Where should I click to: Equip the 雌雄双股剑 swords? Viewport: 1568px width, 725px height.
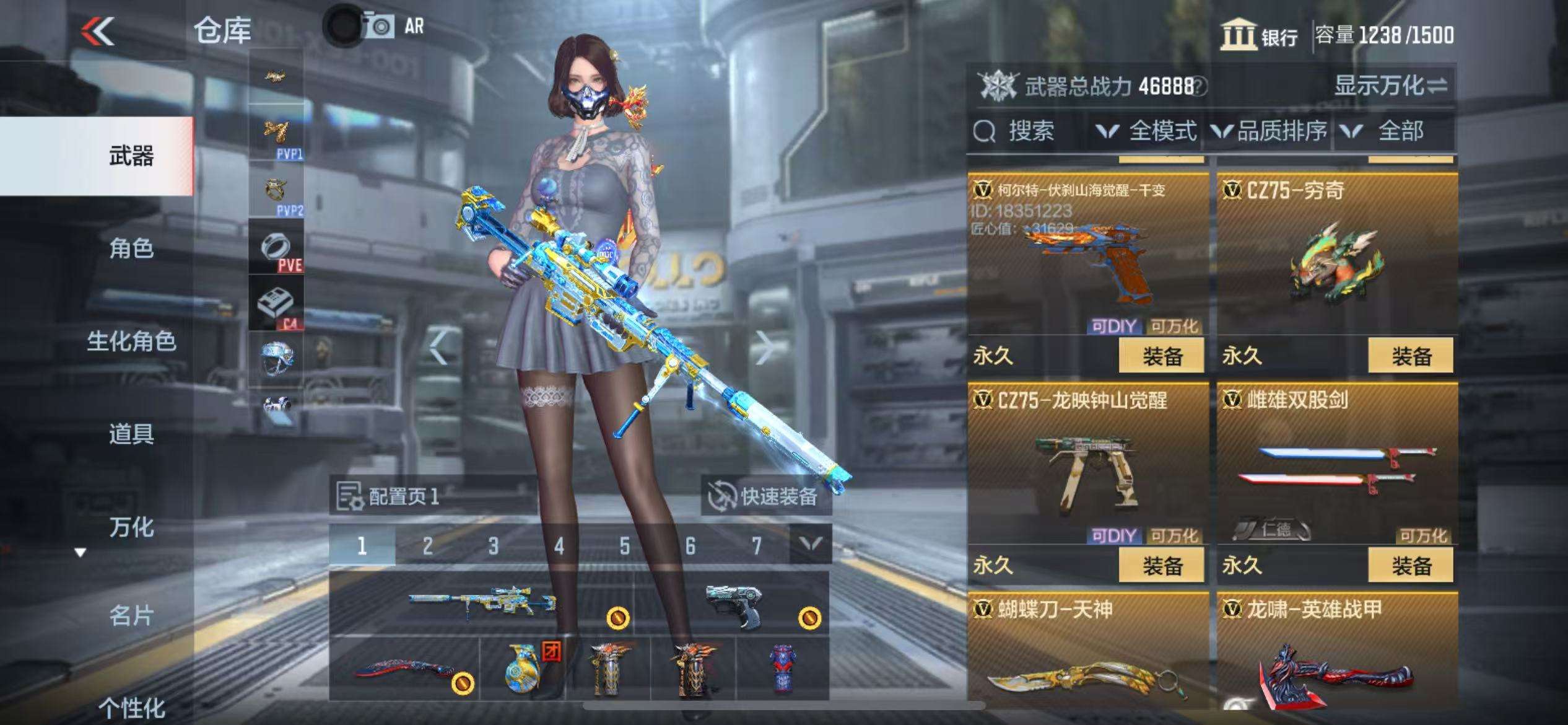click(1411, 565)
